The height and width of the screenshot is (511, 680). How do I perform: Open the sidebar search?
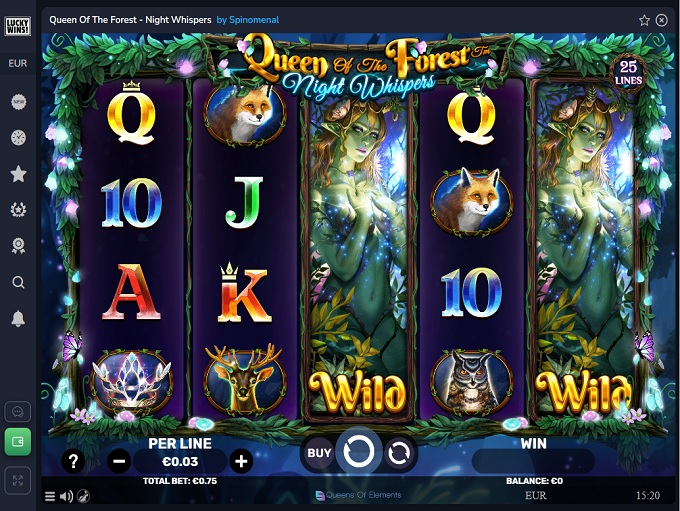click(x=18, y=283)
